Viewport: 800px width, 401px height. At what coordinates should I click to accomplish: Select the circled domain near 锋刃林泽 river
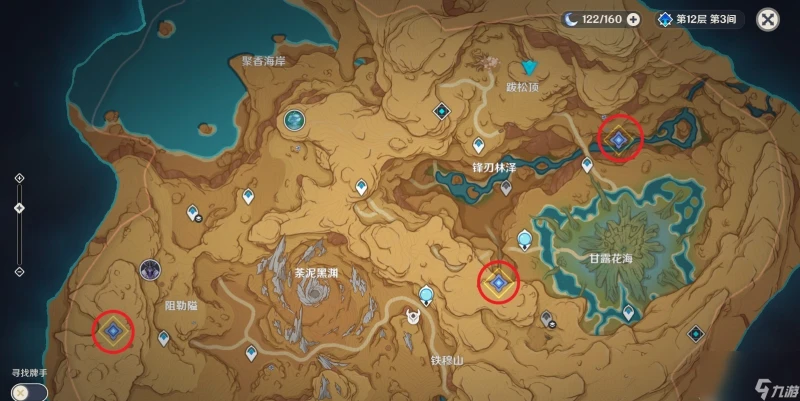tap(618, 141)
